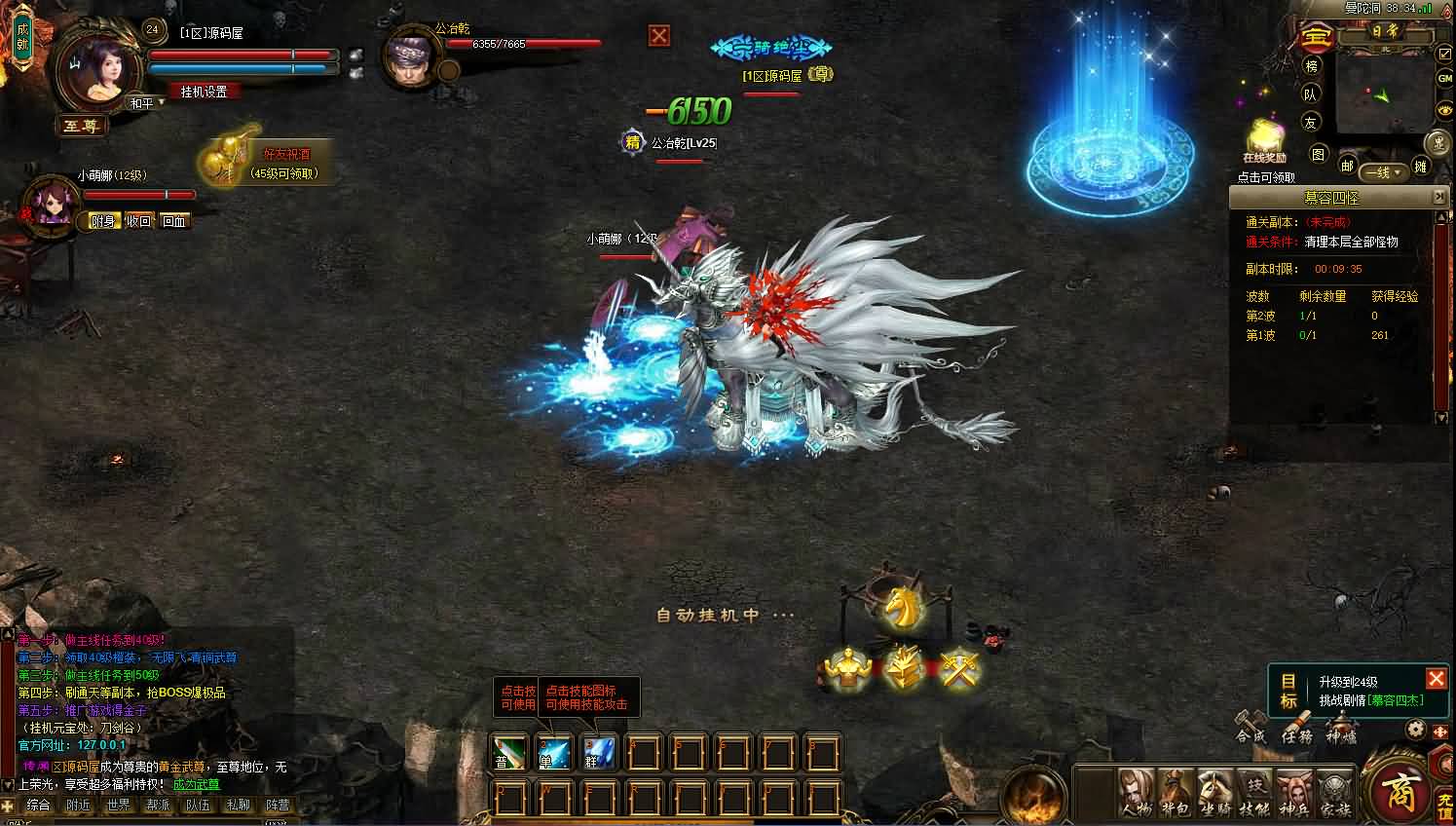Claim the glowing 在线奖励 reward chest
Screen dimensions: 1456x826
(x=1264, y=136)
